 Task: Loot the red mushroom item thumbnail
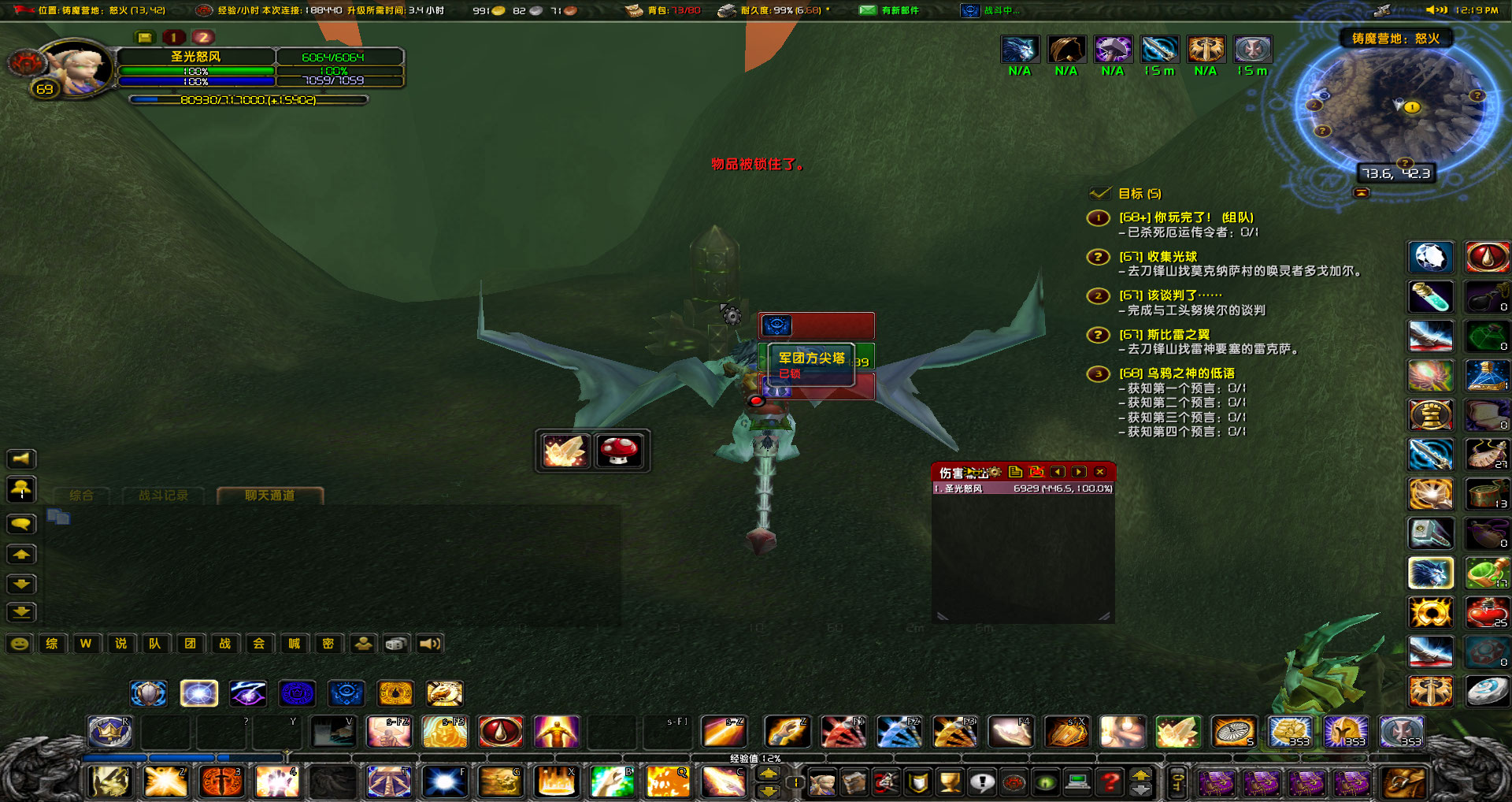point(620,451)
